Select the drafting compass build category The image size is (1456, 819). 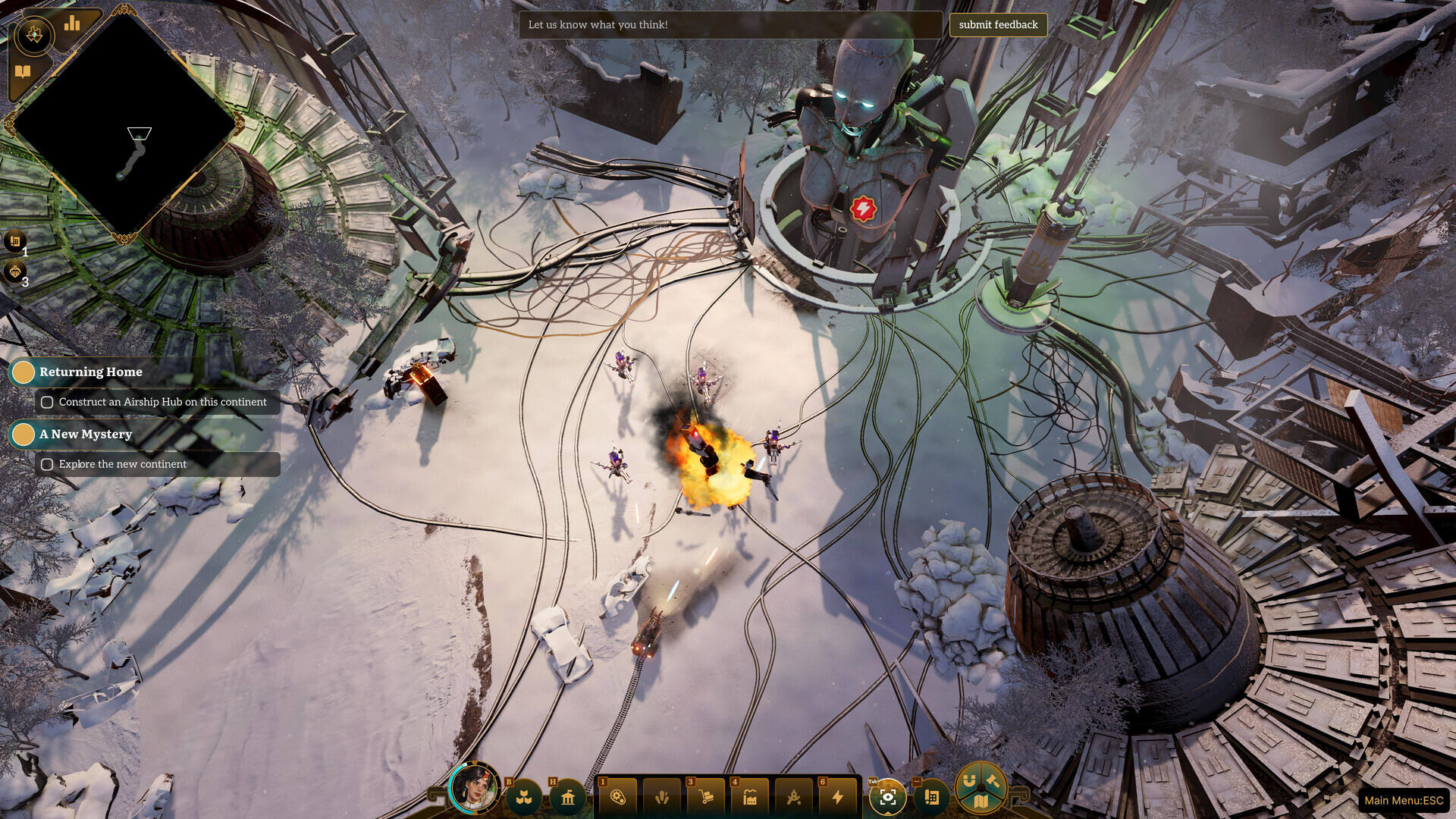[794, 797]
